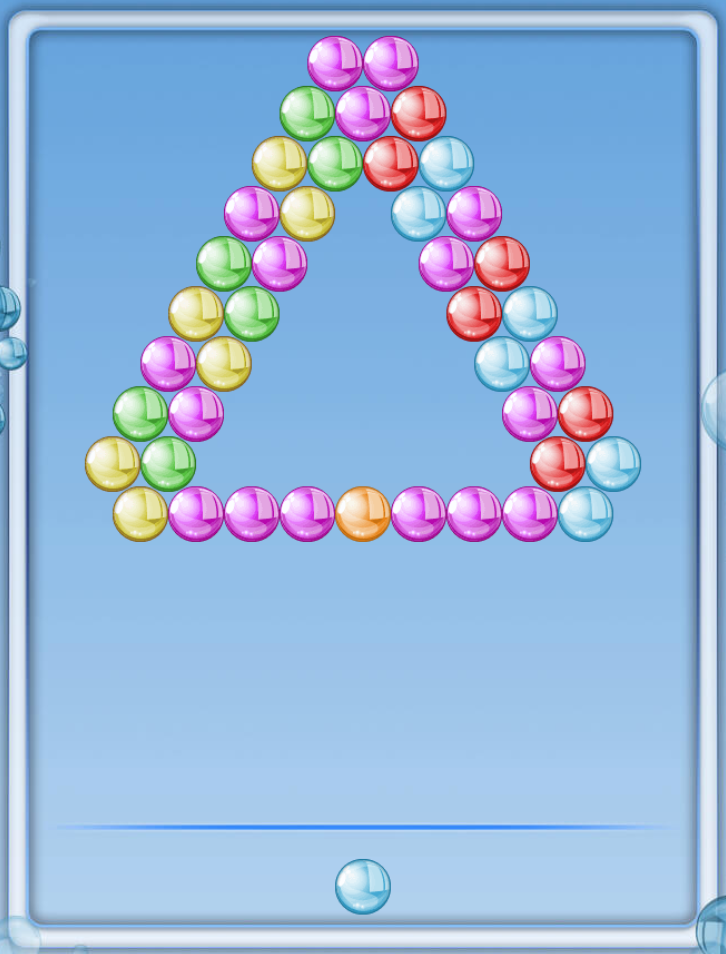Click the light blue launcher bubble
Image resolution: width=726 pixels, height=954 pixels.
362,886
